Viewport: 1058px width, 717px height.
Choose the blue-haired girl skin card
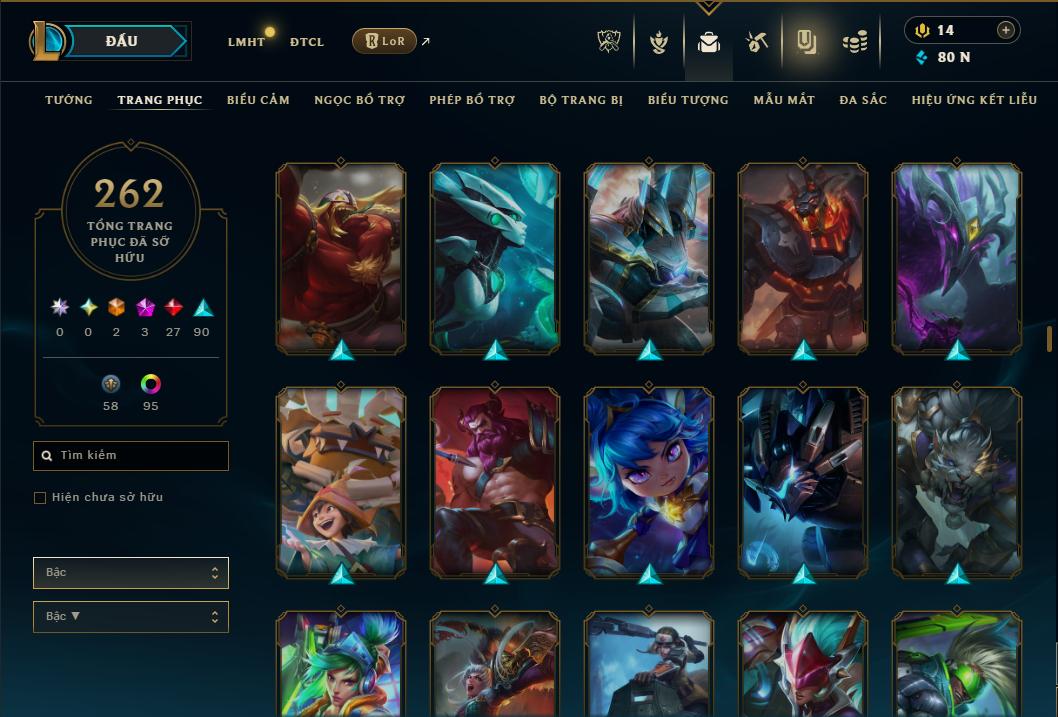coord(649,481)
